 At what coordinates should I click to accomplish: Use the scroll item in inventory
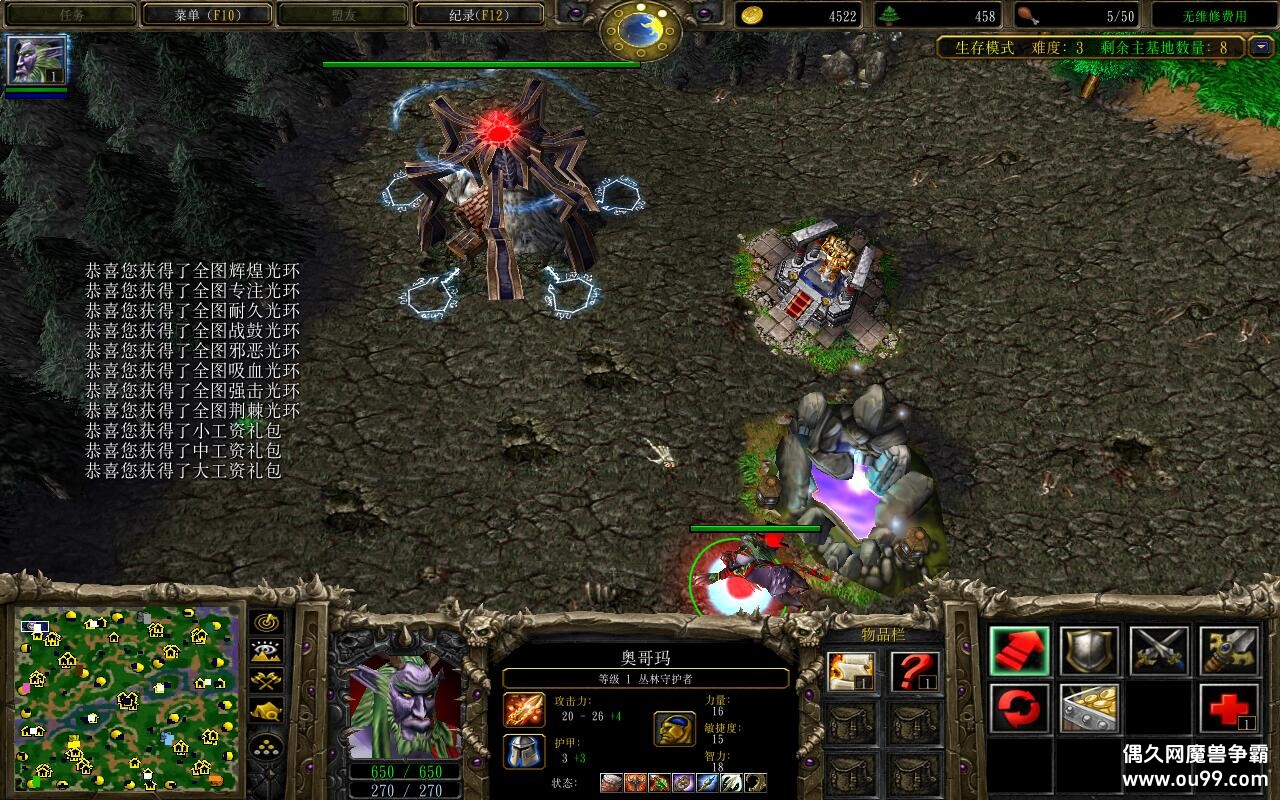pos(851,672)
